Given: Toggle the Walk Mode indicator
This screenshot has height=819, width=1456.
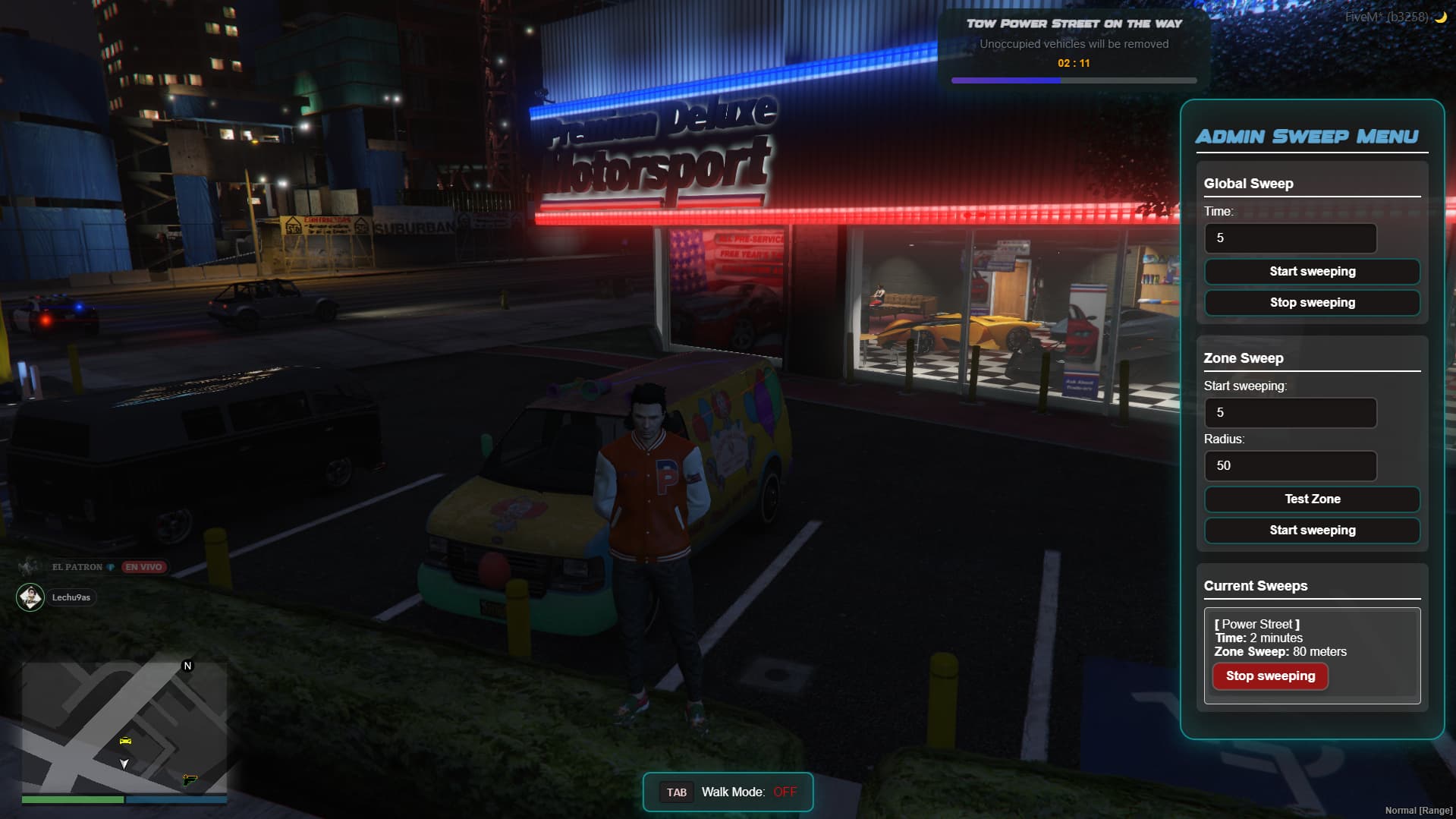Looking at the screenshot, I should pyautogui.click(x=728, y=792).
